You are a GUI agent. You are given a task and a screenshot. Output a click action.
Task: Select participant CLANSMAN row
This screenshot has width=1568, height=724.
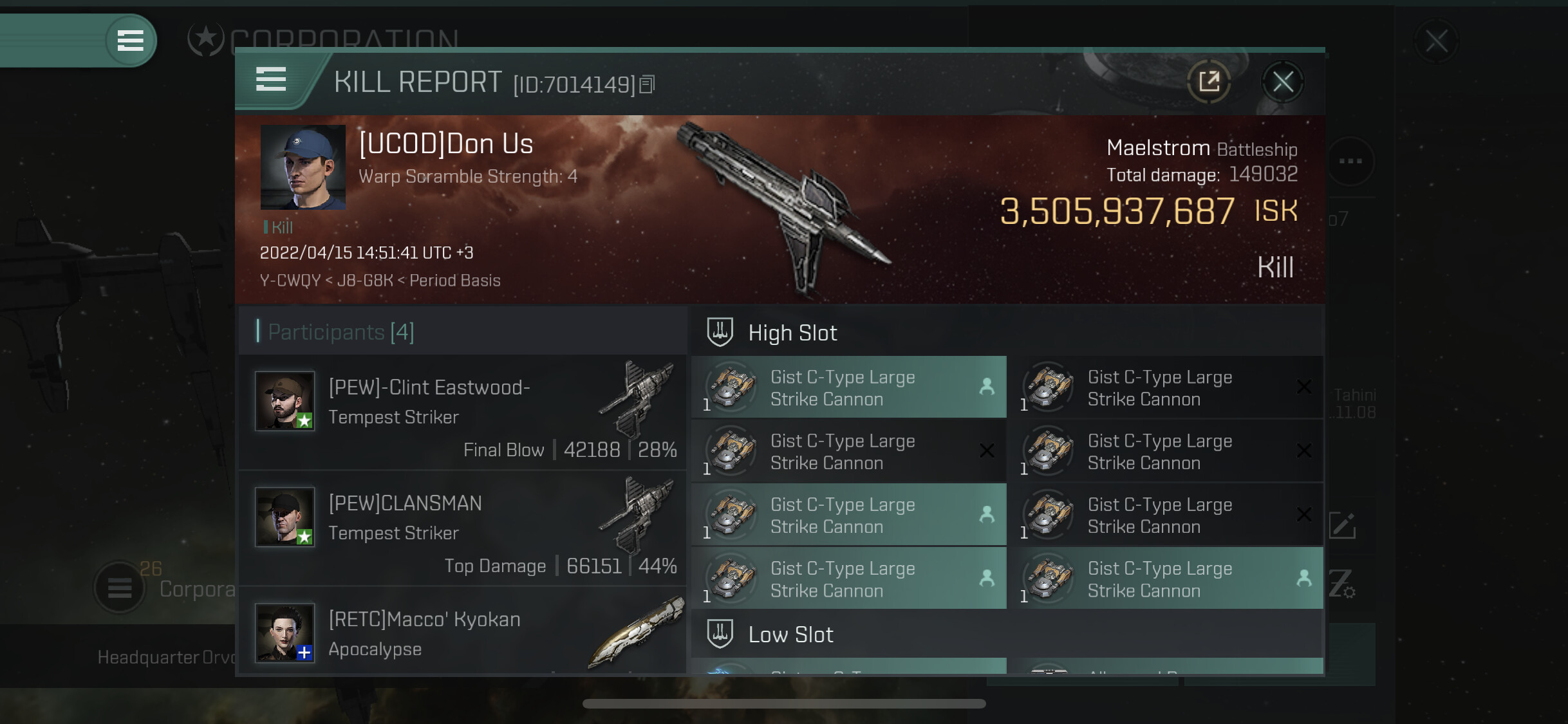(462, 528)
